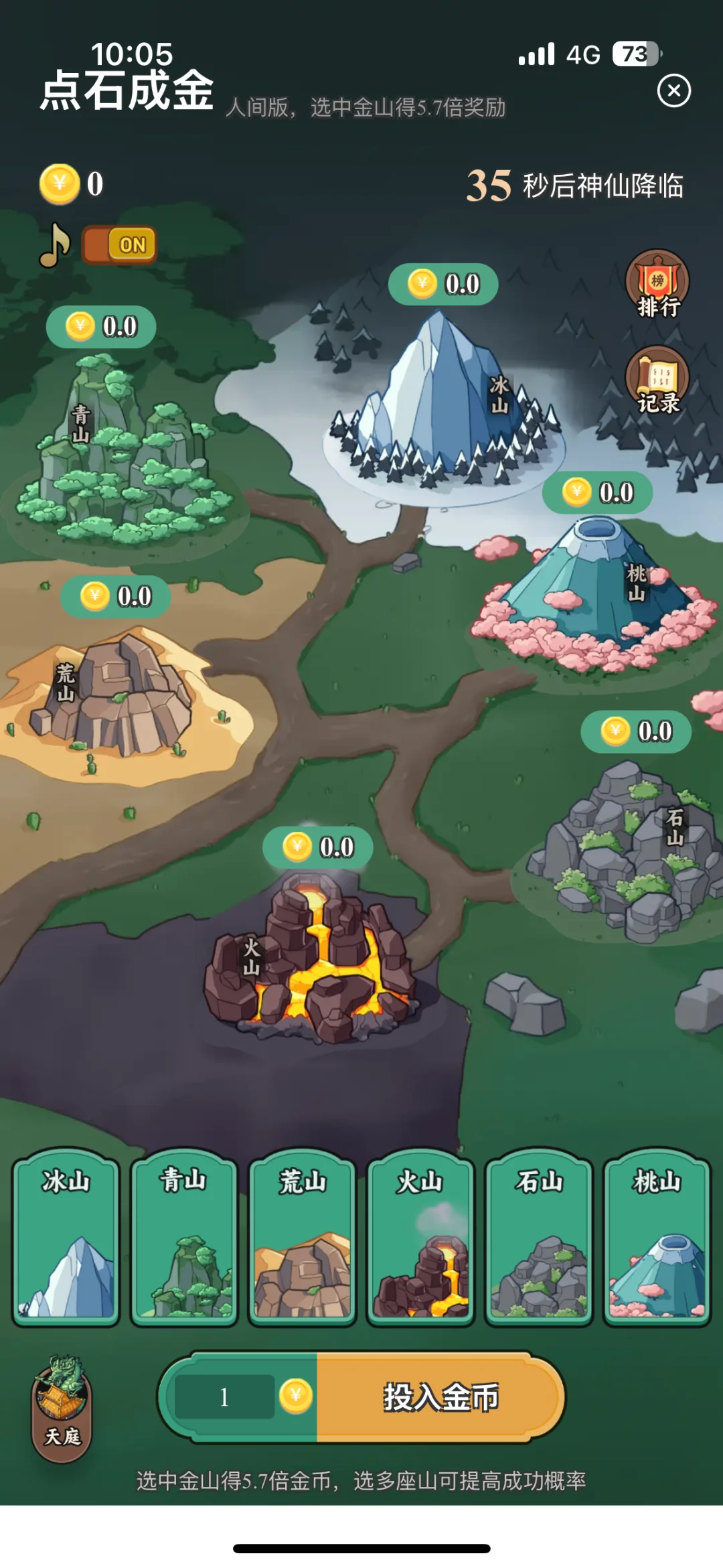Close the 点石成金 game screen

(x=673, y=91)
